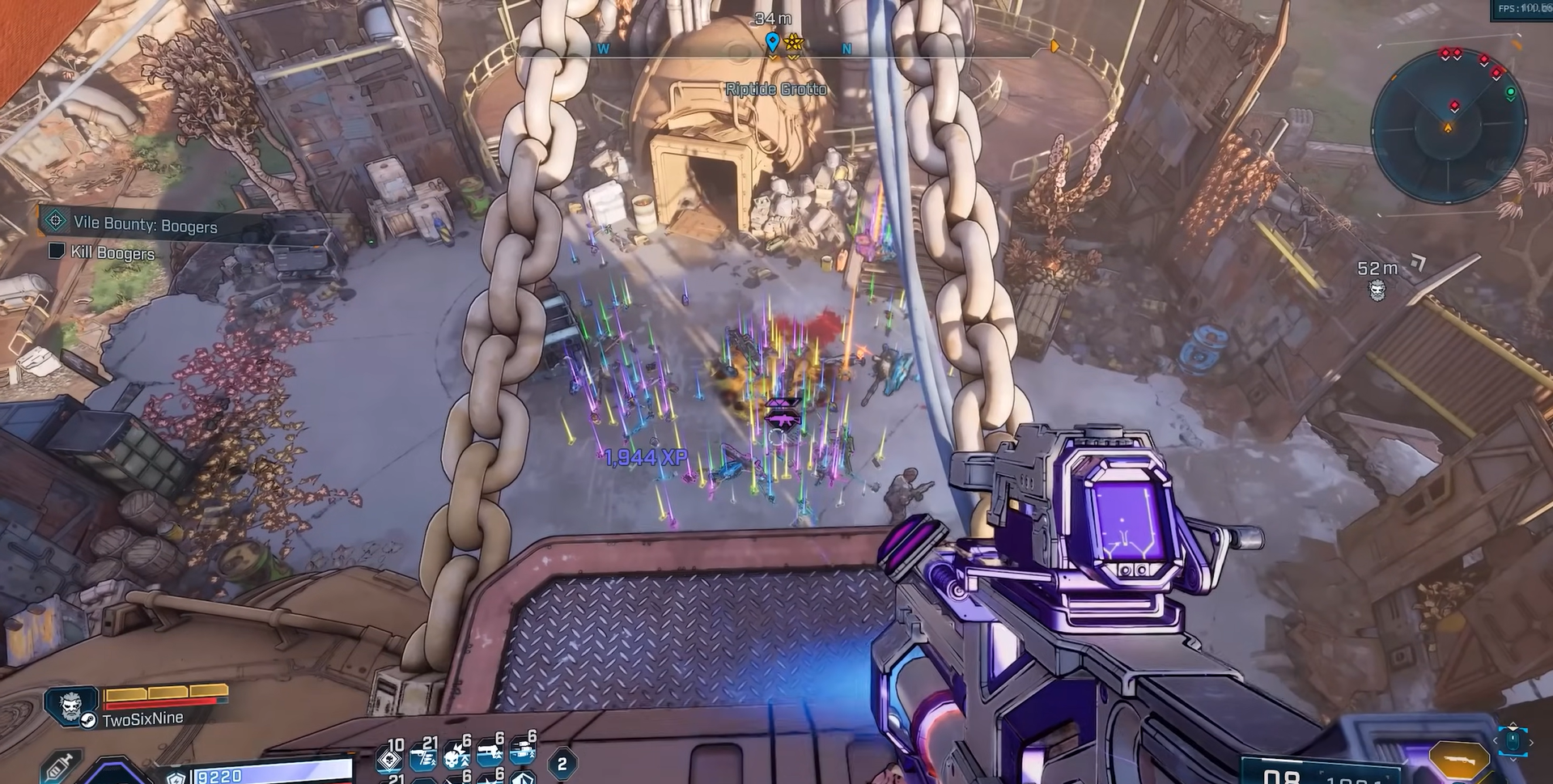
Task: Click the TwoSixNine player portrait
Action: [x=72, y=705]
